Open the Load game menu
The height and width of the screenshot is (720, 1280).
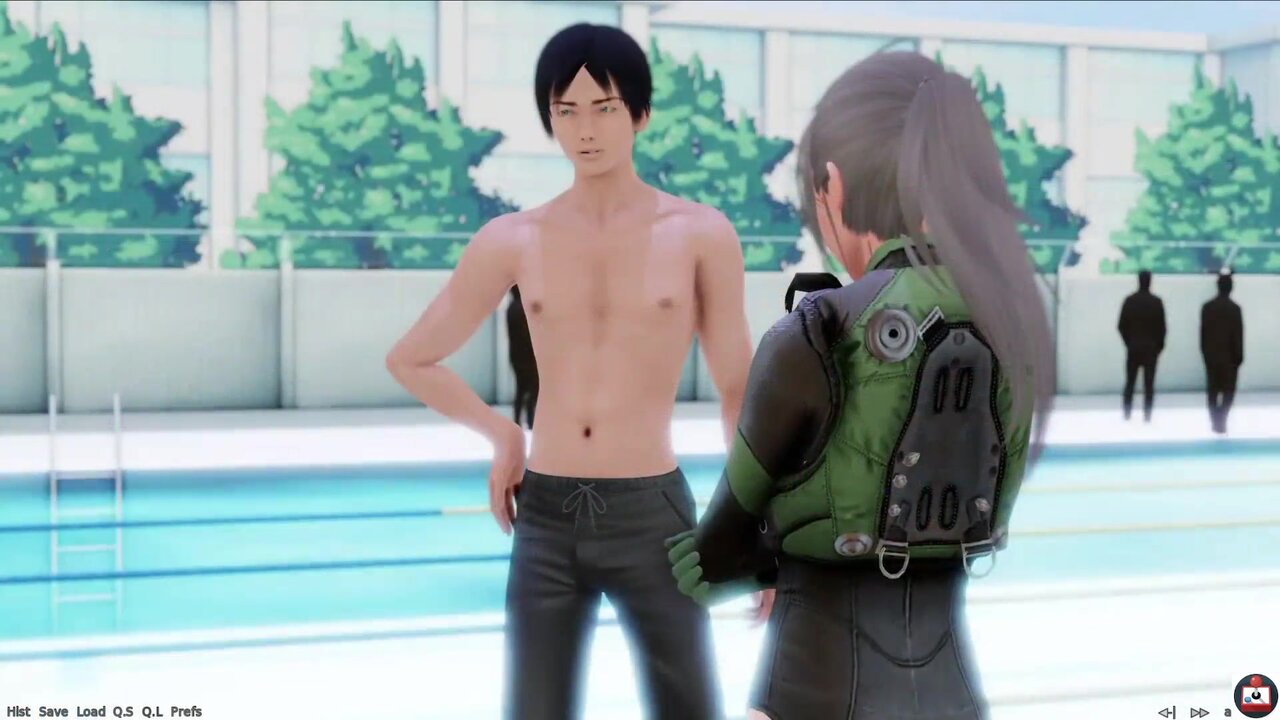tap(90, 712)
